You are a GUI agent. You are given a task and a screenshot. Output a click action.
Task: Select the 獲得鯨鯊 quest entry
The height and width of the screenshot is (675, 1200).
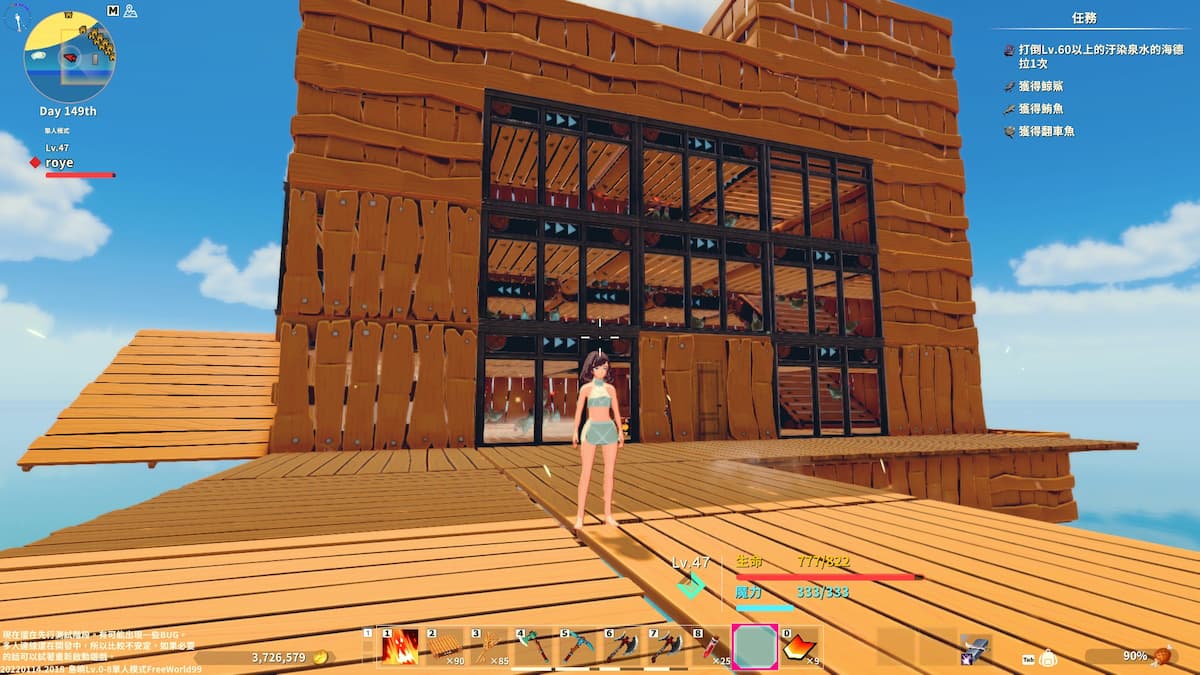coord(1040,87)
